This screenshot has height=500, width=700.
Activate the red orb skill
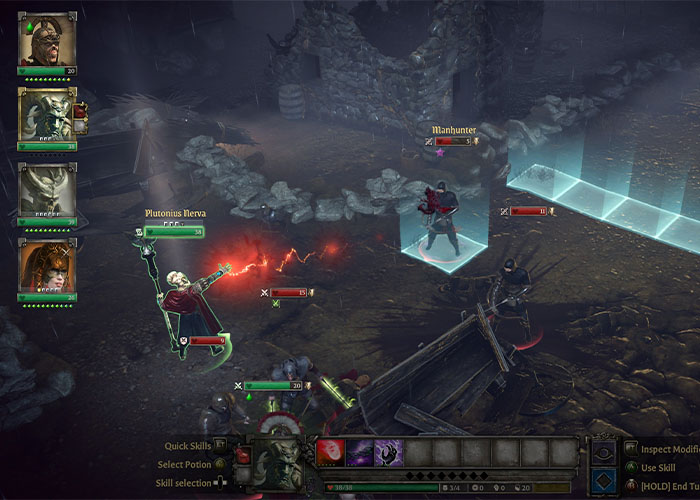click(x=330, y=453)
